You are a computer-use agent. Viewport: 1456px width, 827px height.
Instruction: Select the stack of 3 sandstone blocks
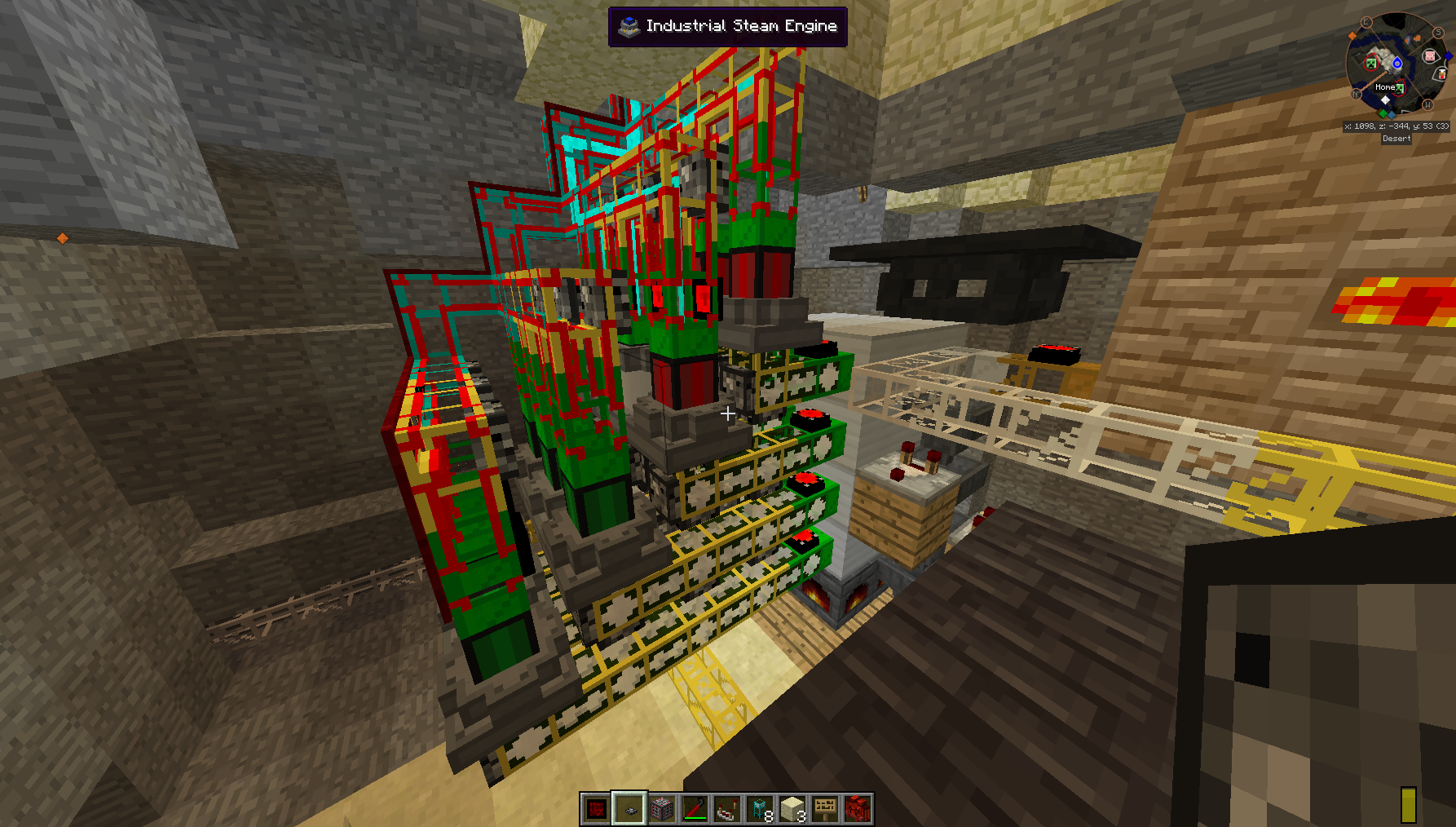(x=792, y=809)
